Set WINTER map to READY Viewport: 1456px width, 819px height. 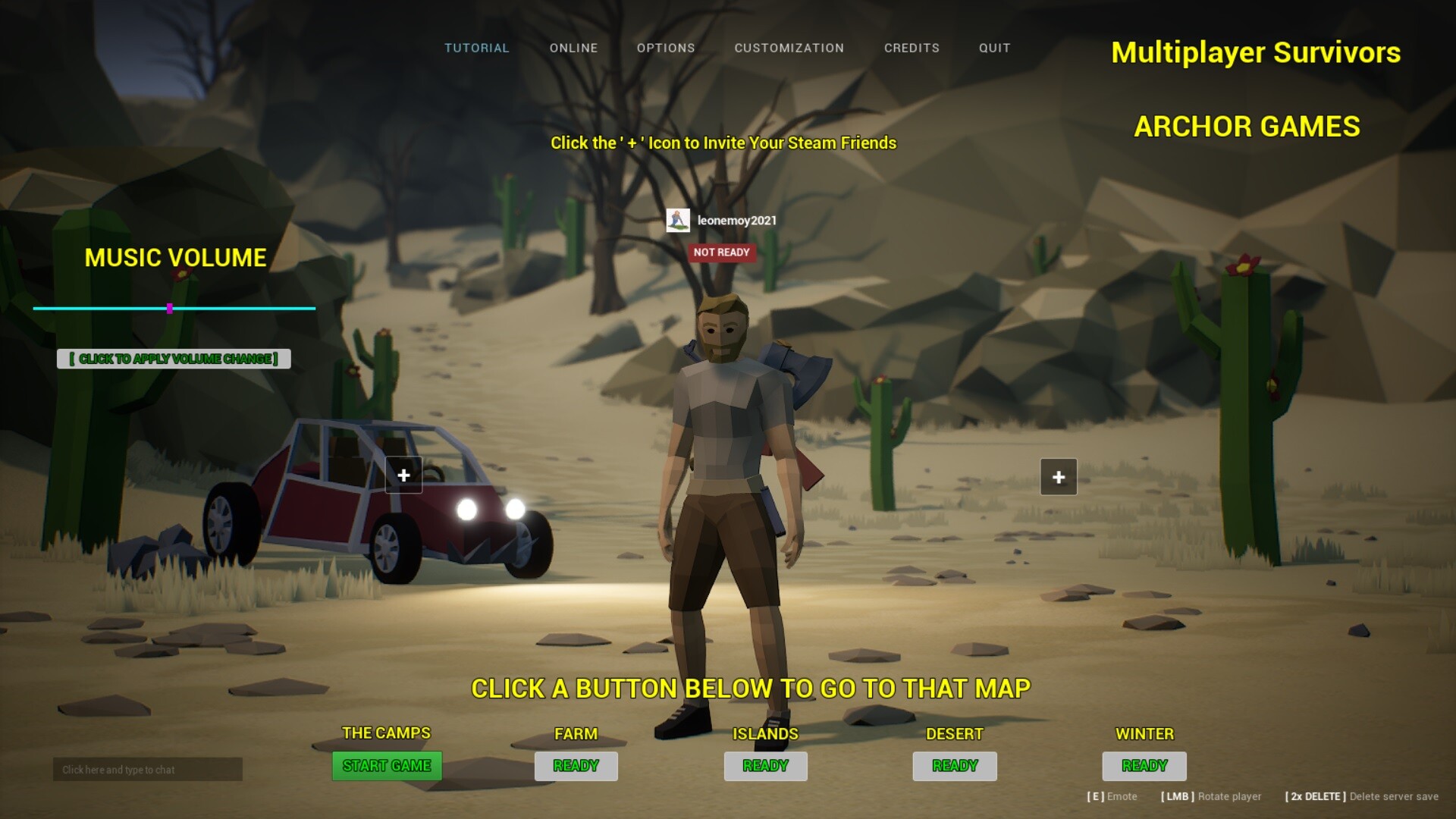[1144, 766]
